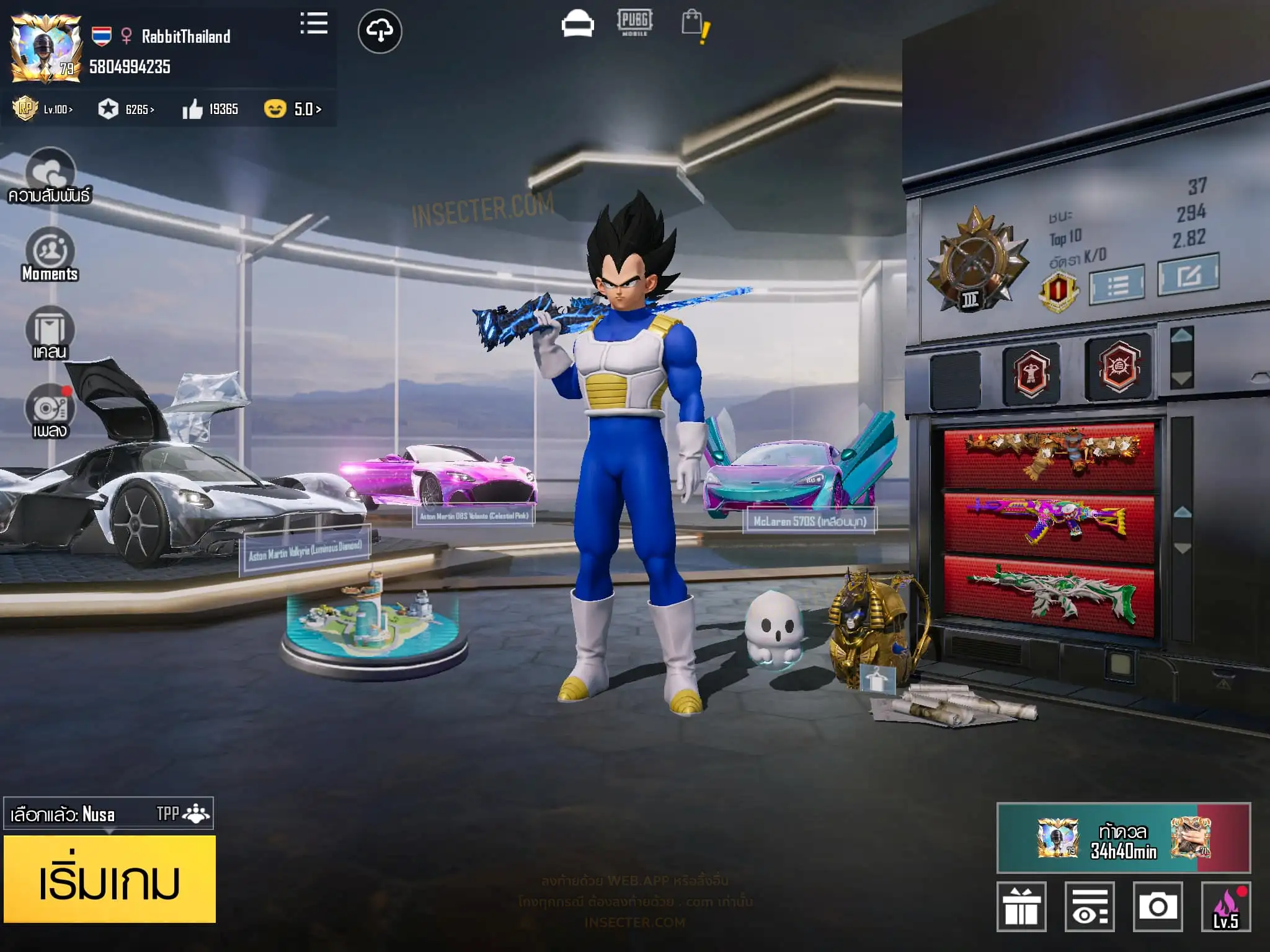1270x952 pixels.
Task: Toggle the eye visibility display button
Action: click(1090, 906)
